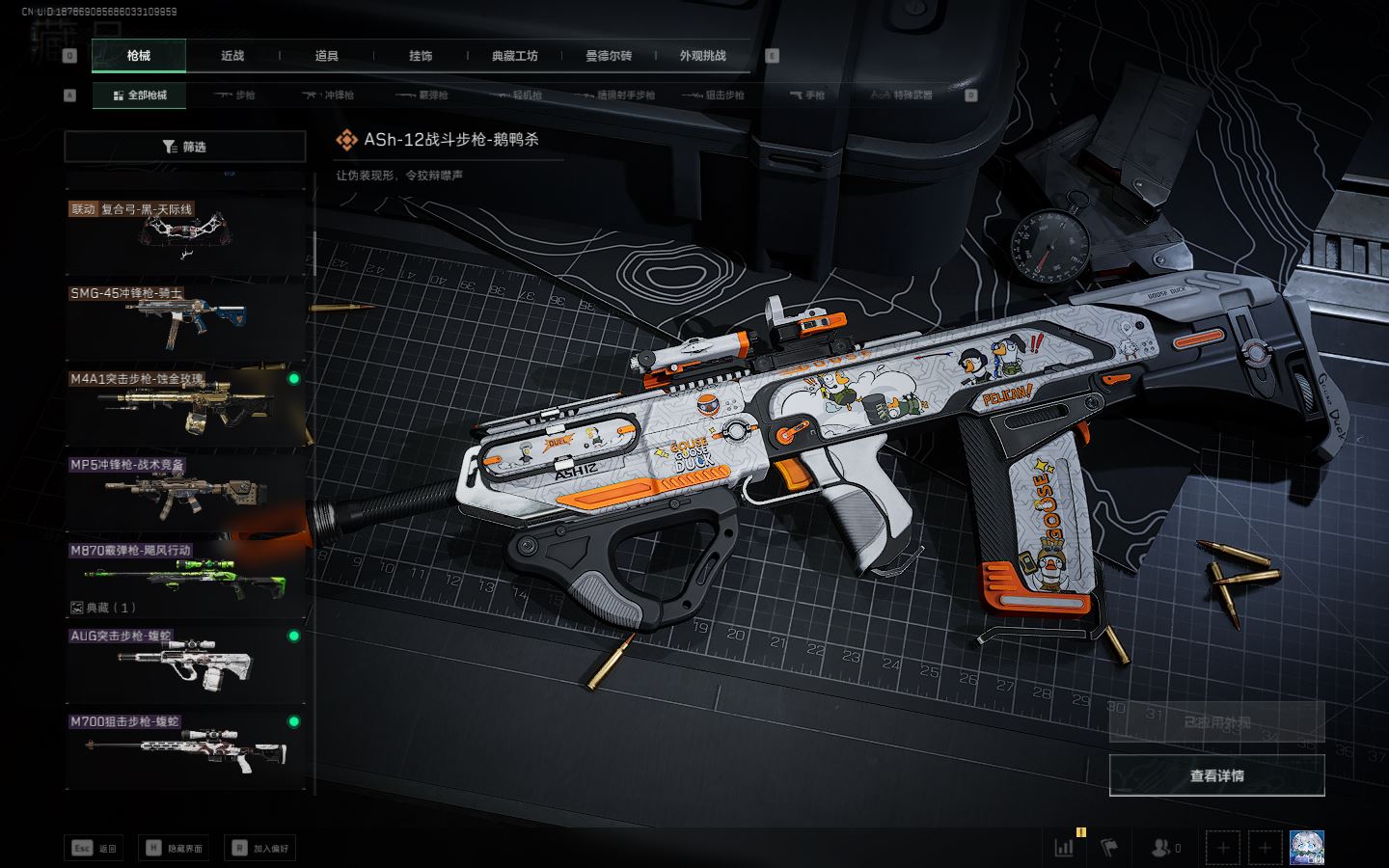Show only 冲锋枪 submachine guns
This screenshot has width=1389, height=868.
point(328,95)
